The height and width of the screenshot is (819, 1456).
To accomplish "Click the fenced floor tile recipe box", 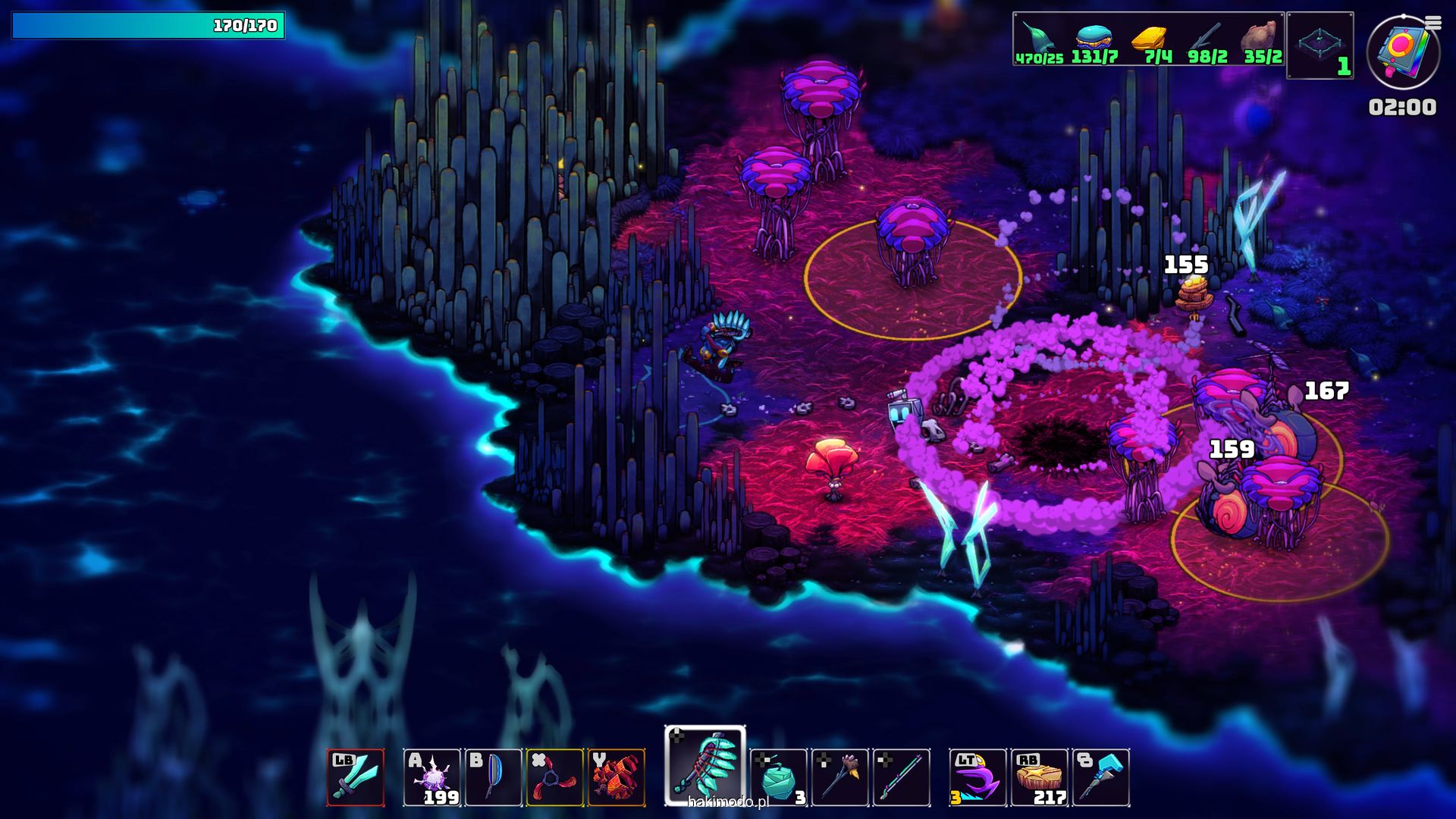I will (1320, 44).
